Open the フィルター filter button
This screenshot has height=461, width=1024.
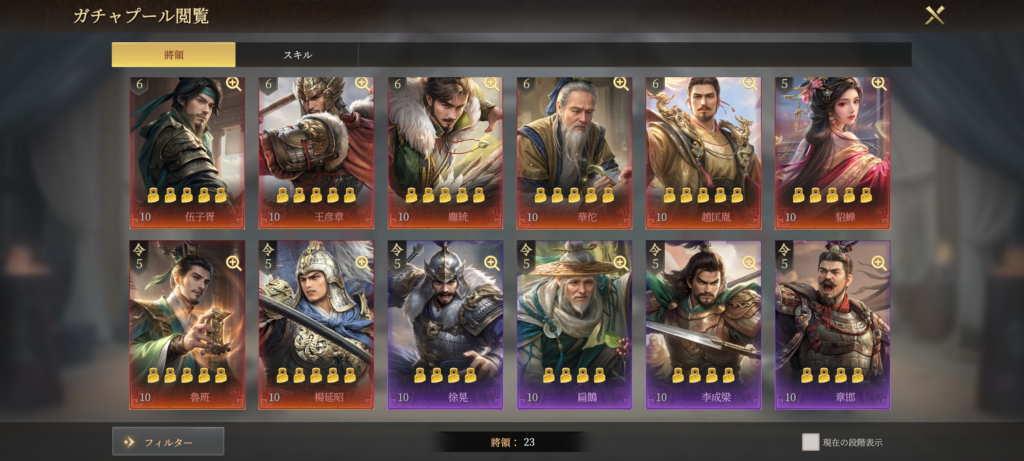(x=168, y=441)
